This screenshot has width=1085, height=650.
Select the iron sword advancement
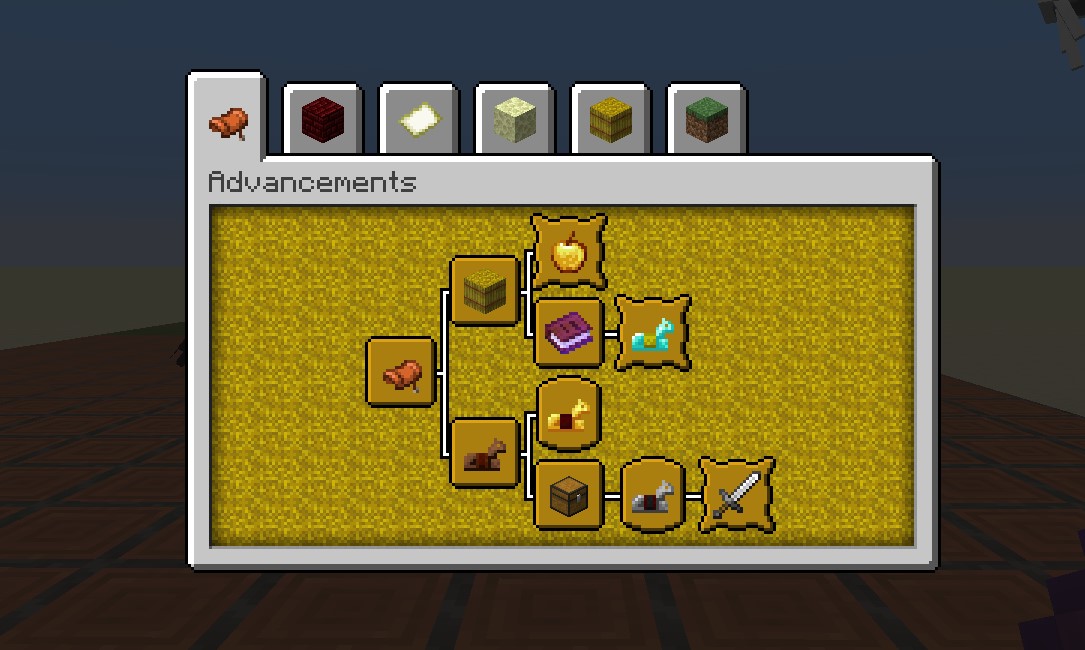click(x=736, y=494)
